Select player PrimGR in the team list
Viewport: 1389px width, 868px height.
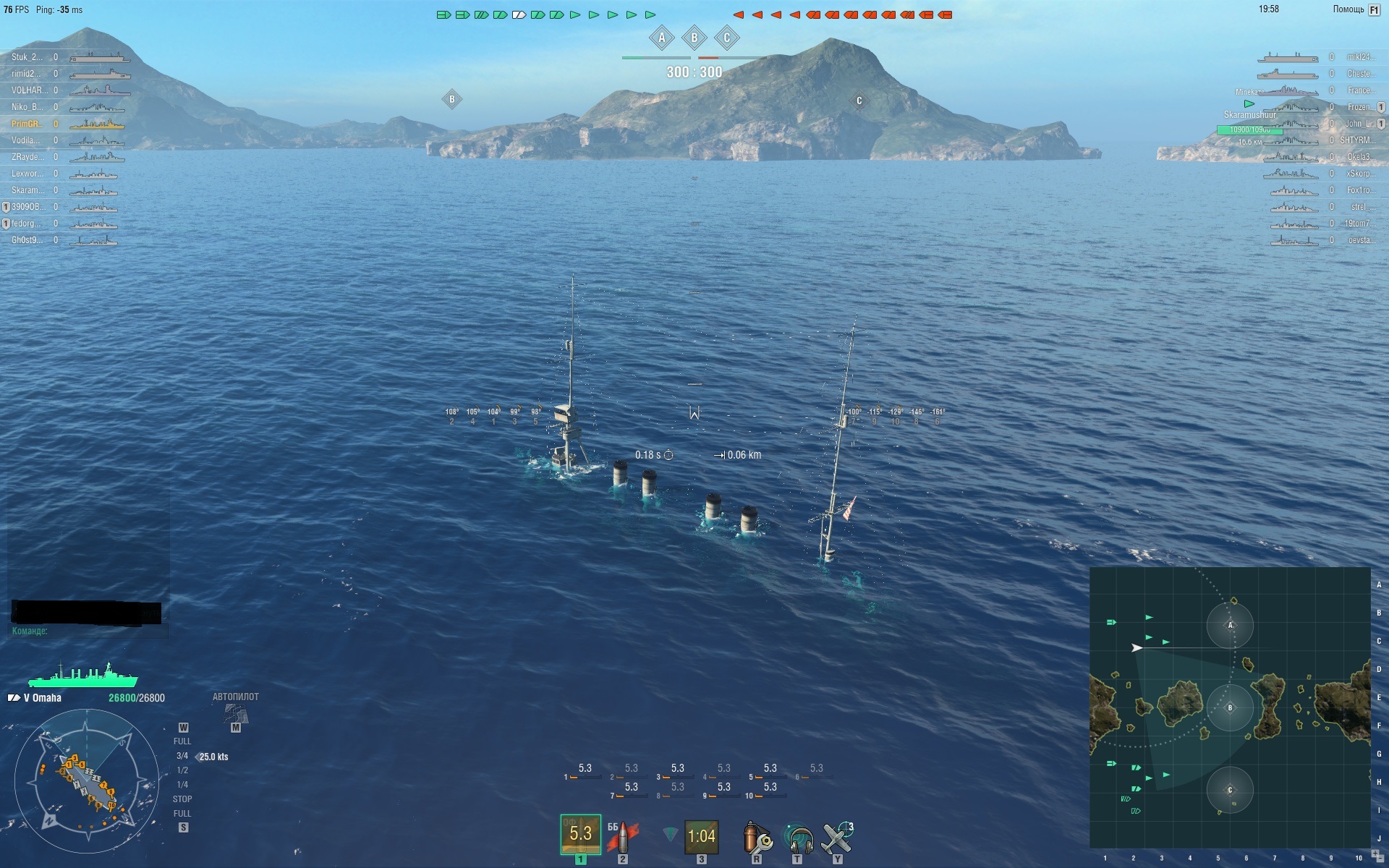[27, 124]
